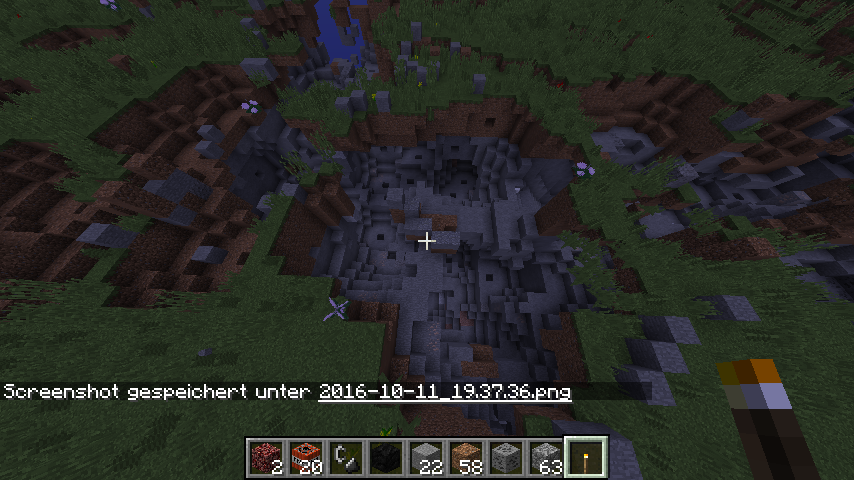
Task: Pick the gray block stack of 63
Action: click(x=545, y=457)
